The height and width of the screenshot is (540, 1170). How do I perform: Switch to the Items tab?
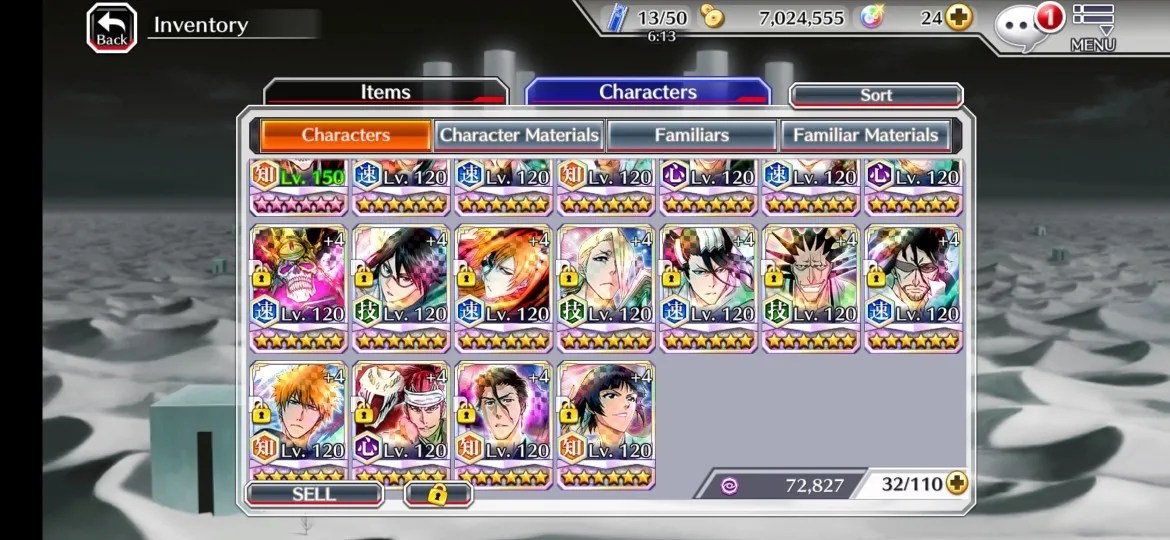(385, 92)
